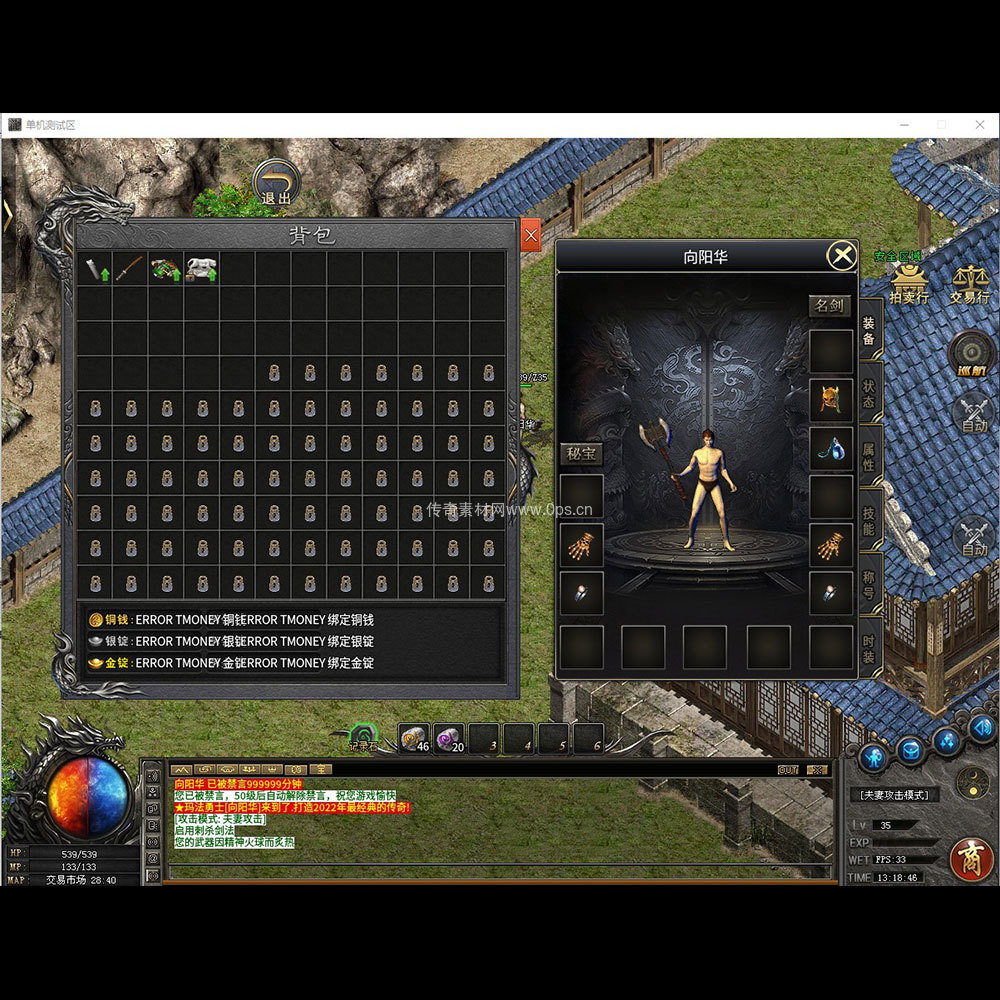Use the hotbar item with count 46
Viewport: 1000px width, 1000px height.
pyautogui.click(x=414, y=739)
